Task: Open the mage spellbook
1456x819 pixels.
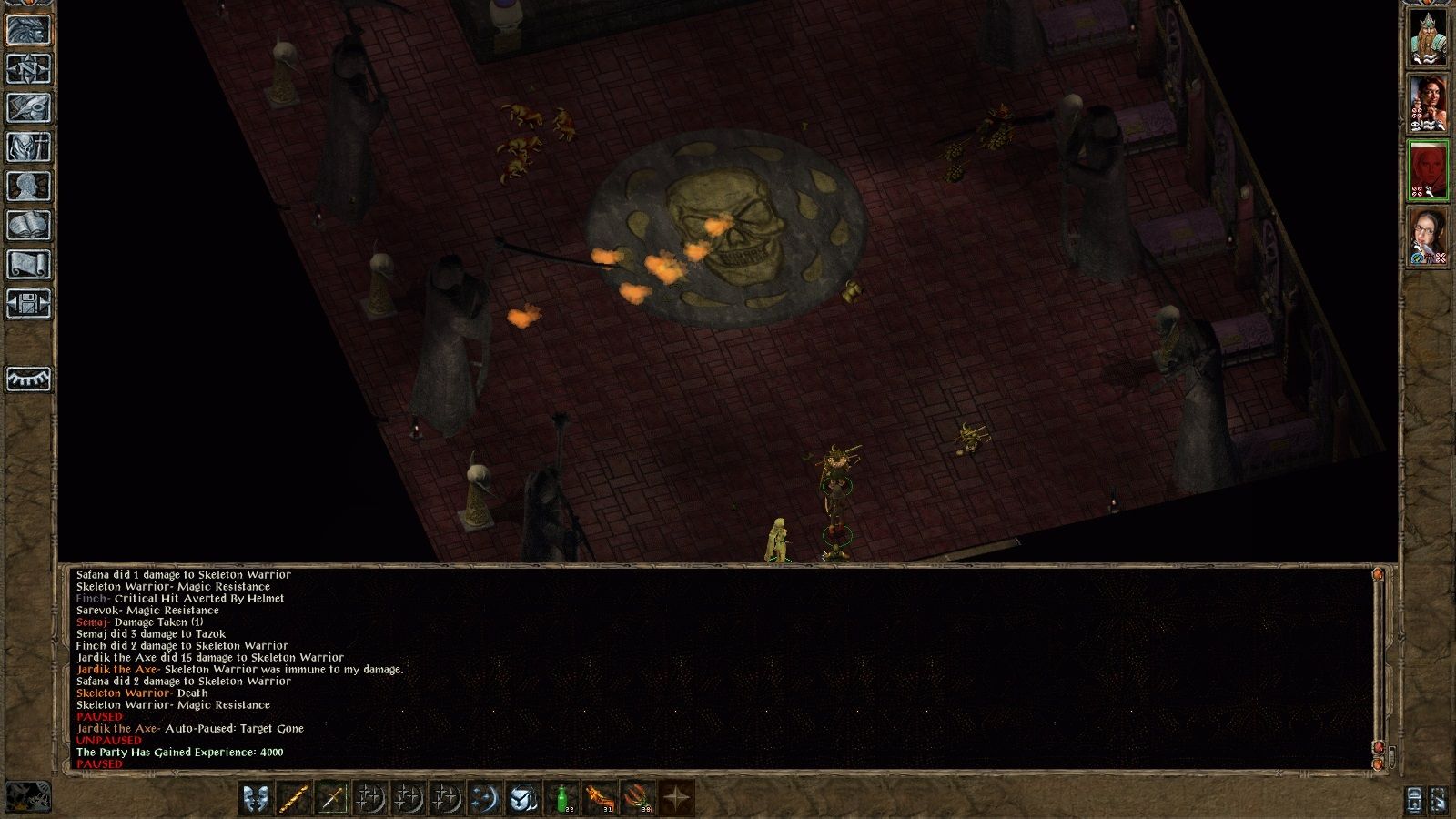Action: (x=28, y=226)
